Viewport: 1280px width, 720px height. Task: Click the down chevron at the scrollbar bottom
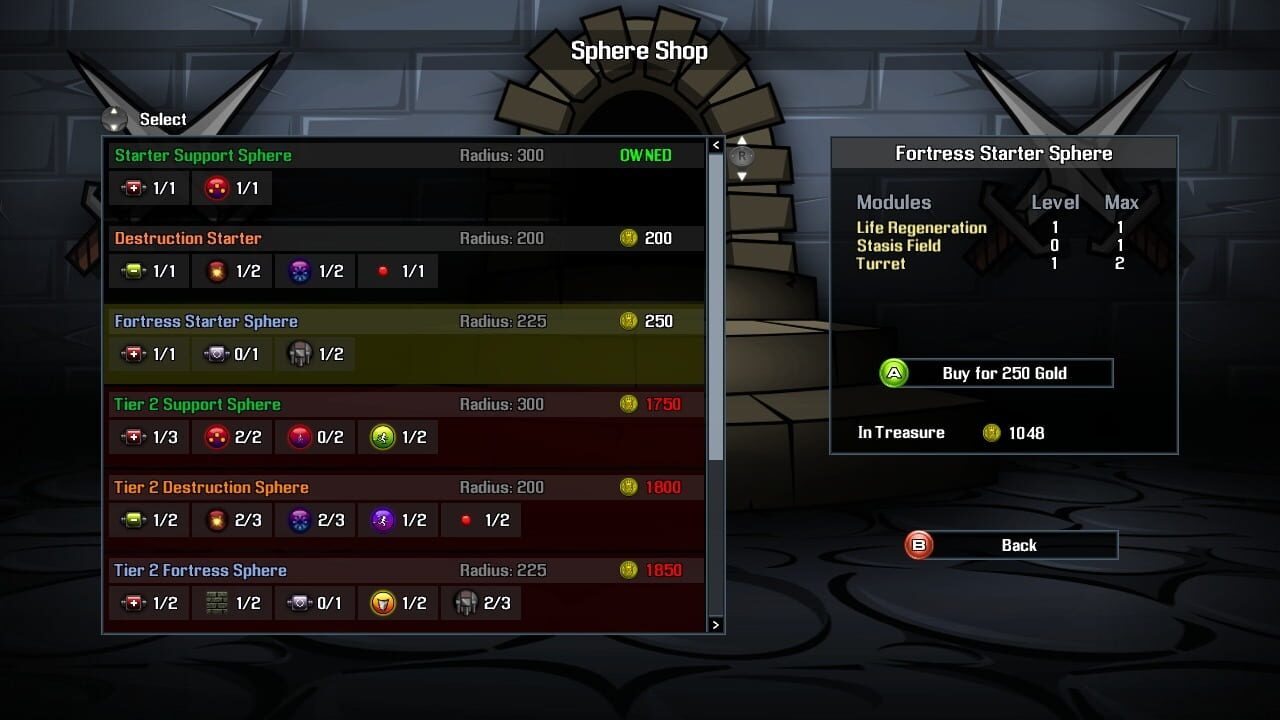[716, 624]
